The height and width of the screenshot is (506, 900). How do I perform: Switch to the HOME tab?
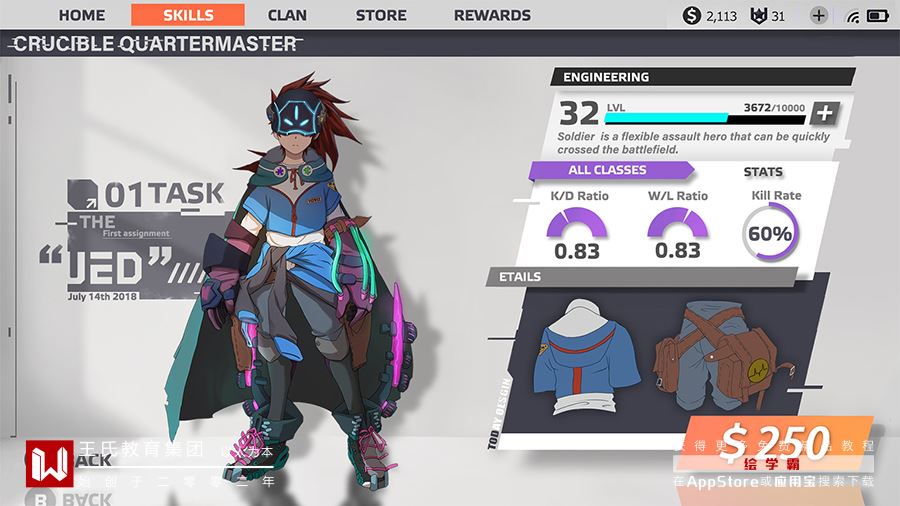82,15
